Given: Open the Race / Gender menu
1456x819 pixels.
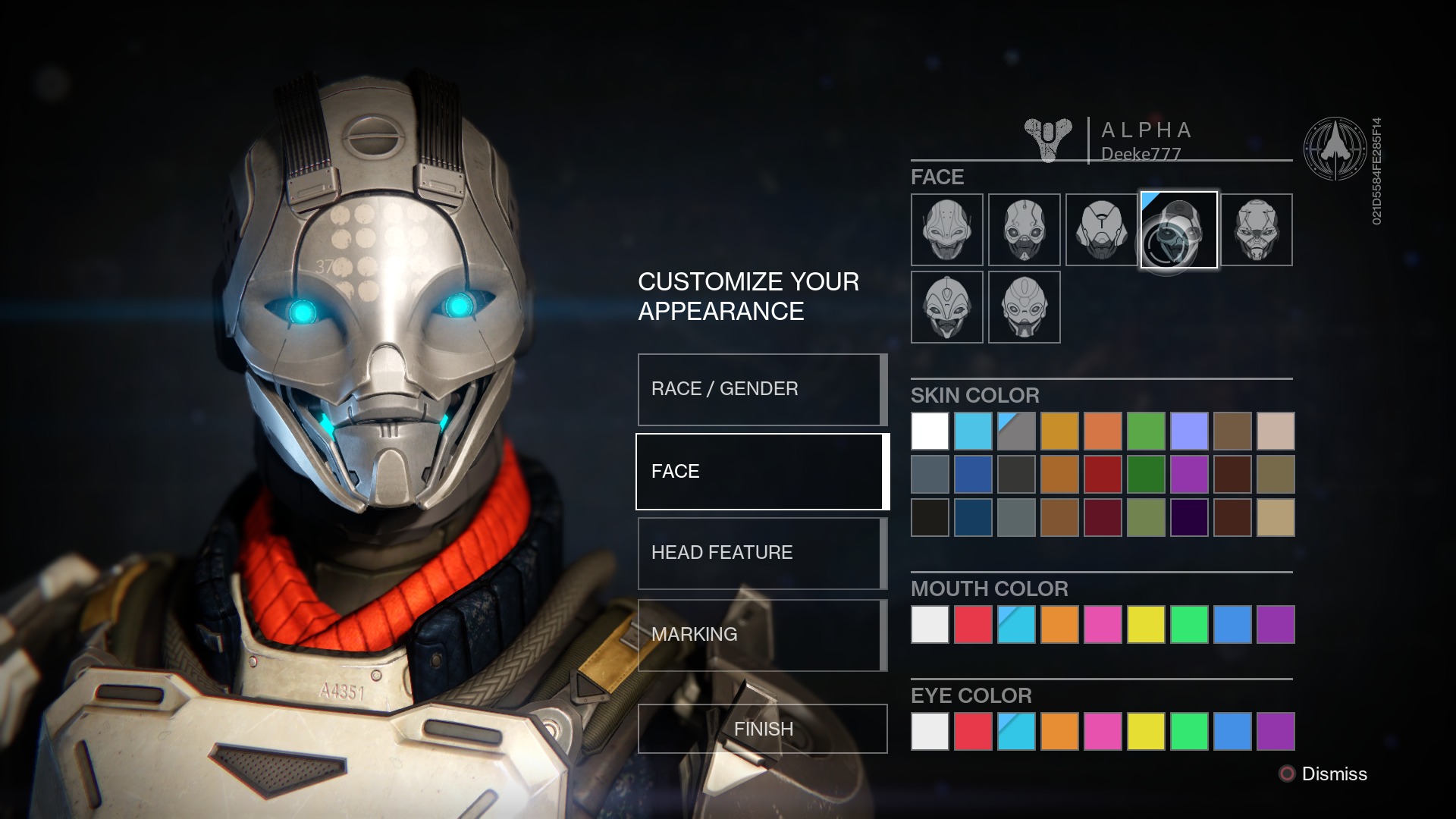Looking at the screenshot, I should [x=761, y=389].
